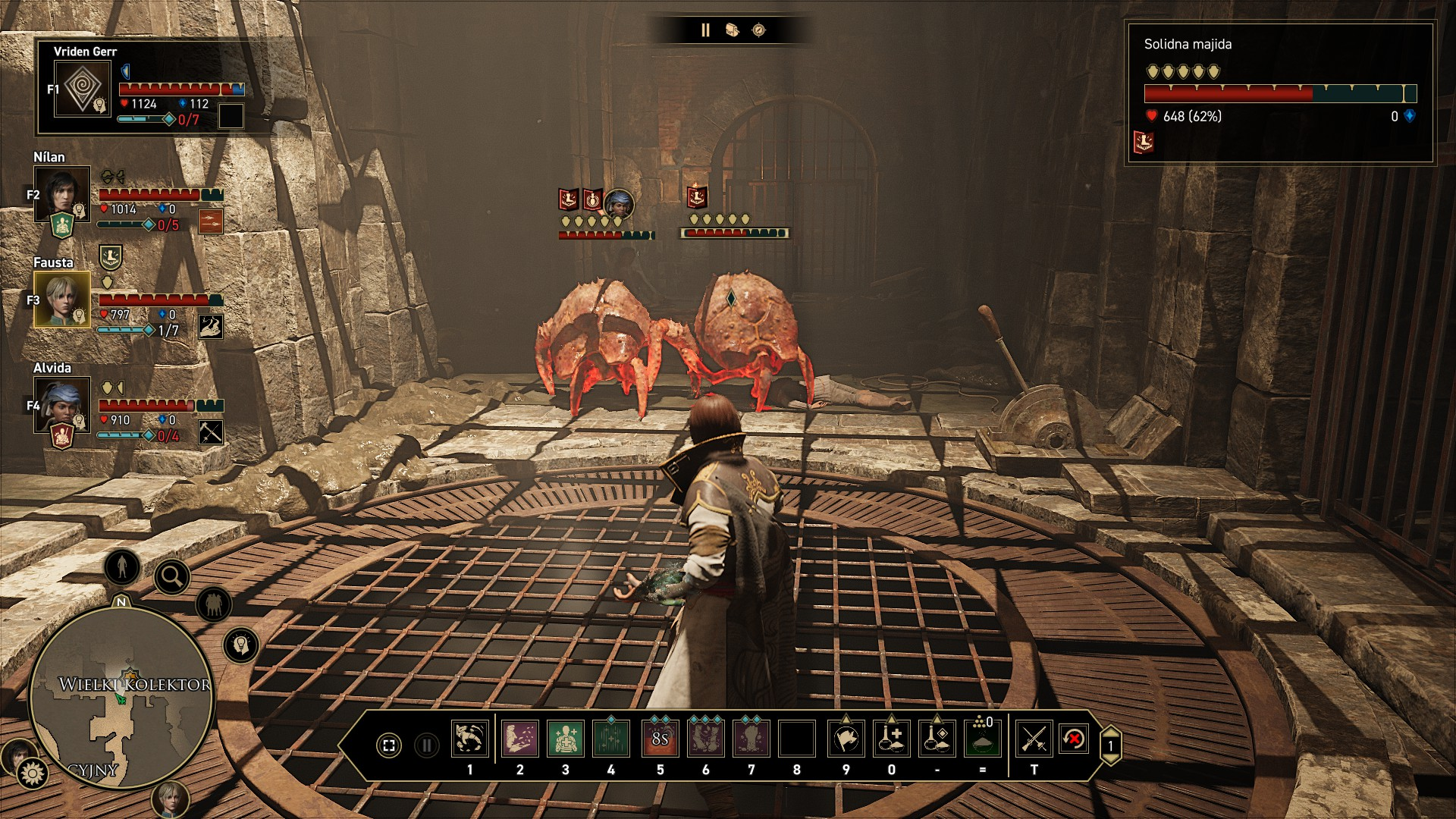Click the red X cancel action button
The image size is (1456, 819).
[1074, 739]
